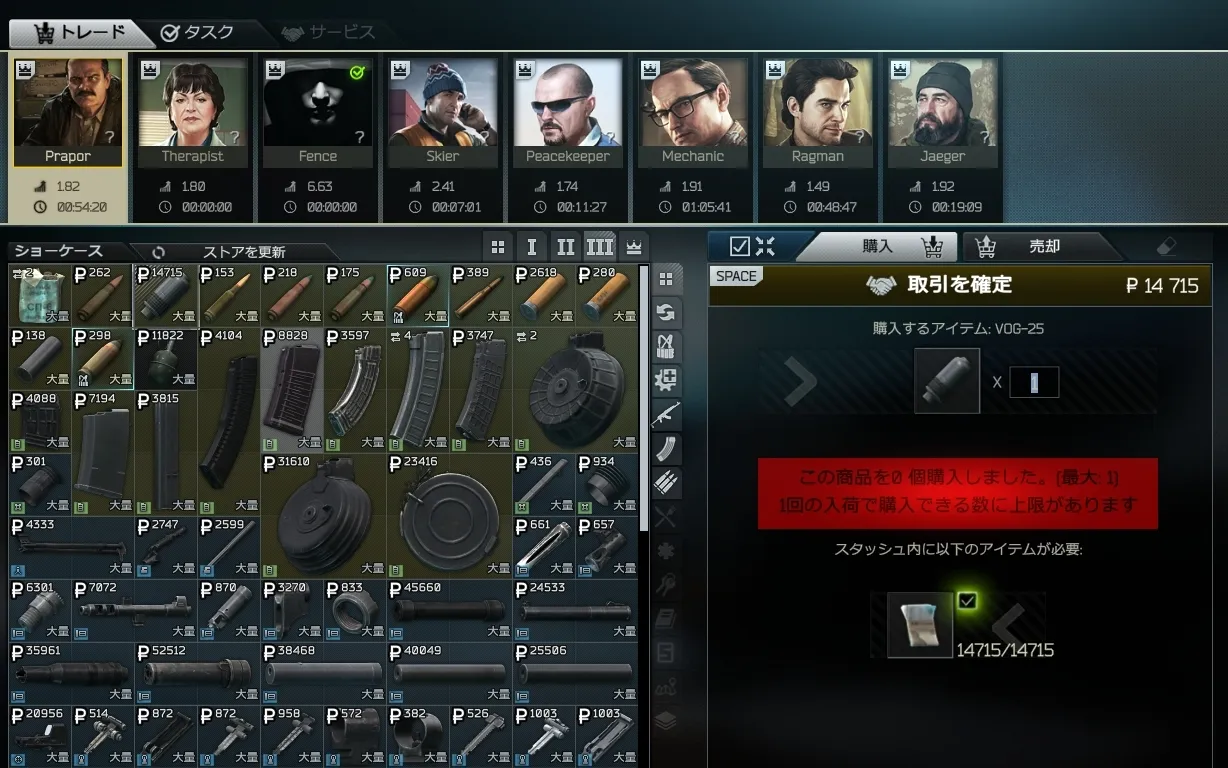Confirm the deal with 取引を確定
Viewport: 1228px width, 768px height.
[x=958, y=285]
